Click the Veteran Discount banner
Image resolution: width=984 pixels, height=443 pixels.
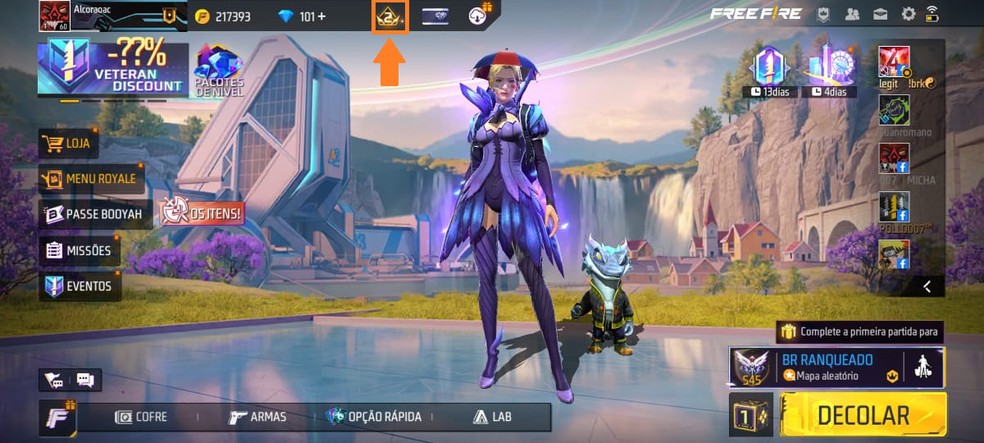point(112,68)
